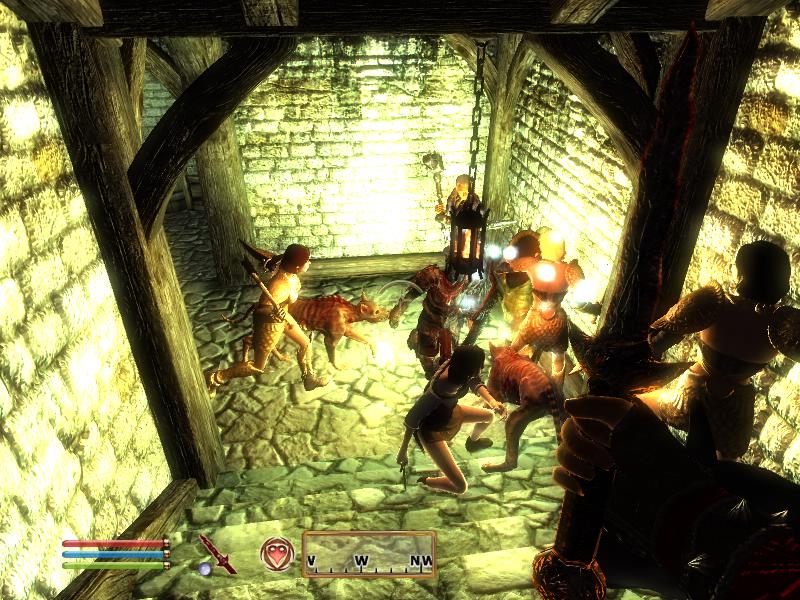Viewport: 800px width, 600px height.
Task: Select the heart-shaped active spell icon
Action: [x=276, y=553]
